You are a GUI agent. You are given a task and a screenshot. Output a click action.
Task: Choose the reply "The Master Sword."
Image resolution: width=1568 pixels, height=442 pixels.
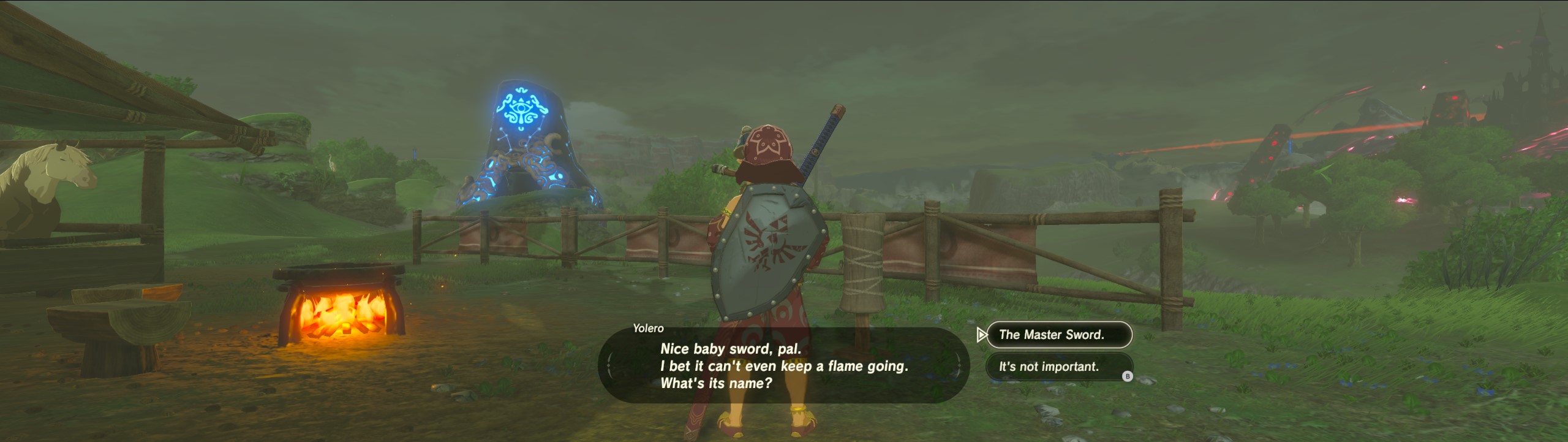click(1058, 335)
